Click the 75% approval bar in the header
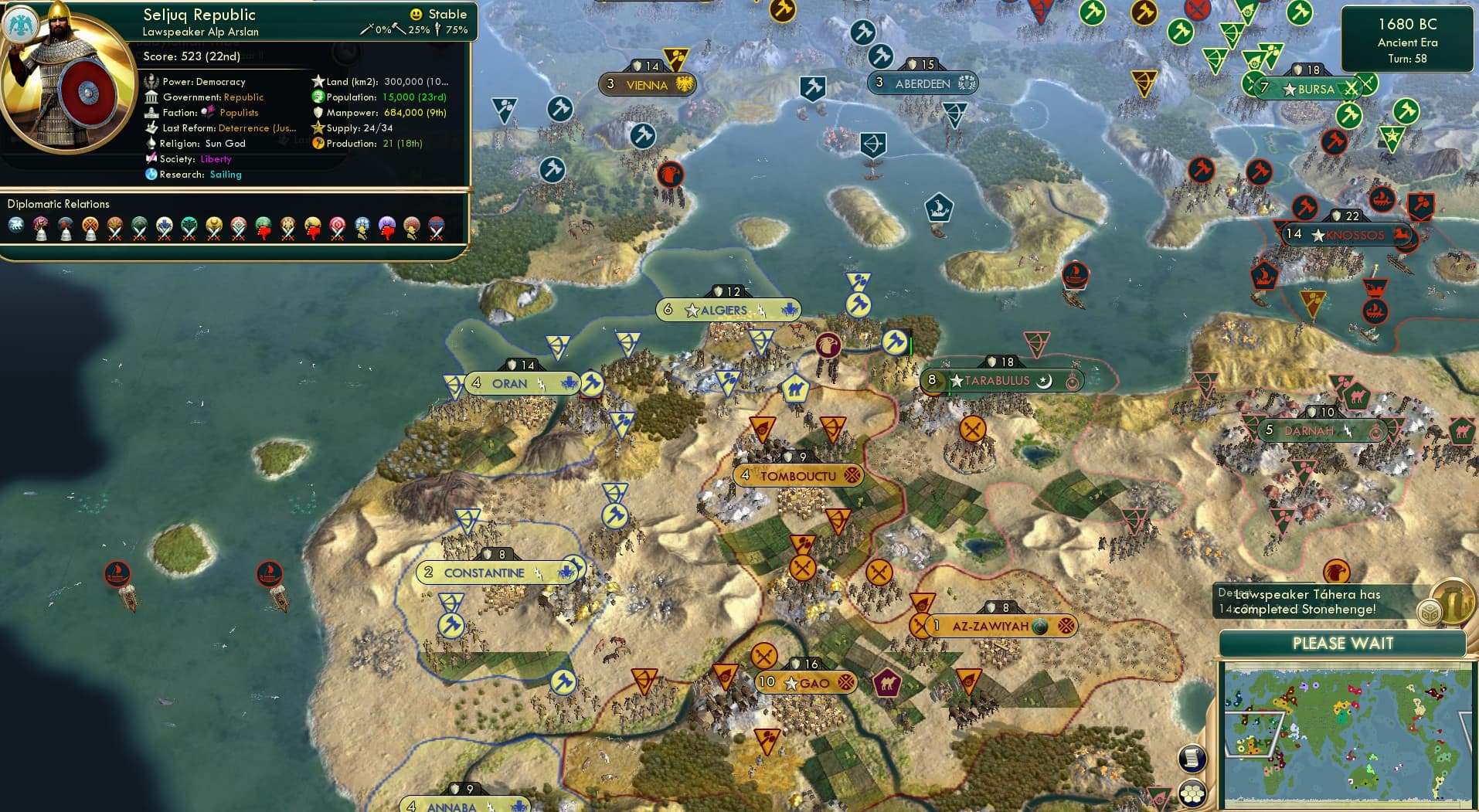Viewport: 1479px width, 812px height. (452, 31)
